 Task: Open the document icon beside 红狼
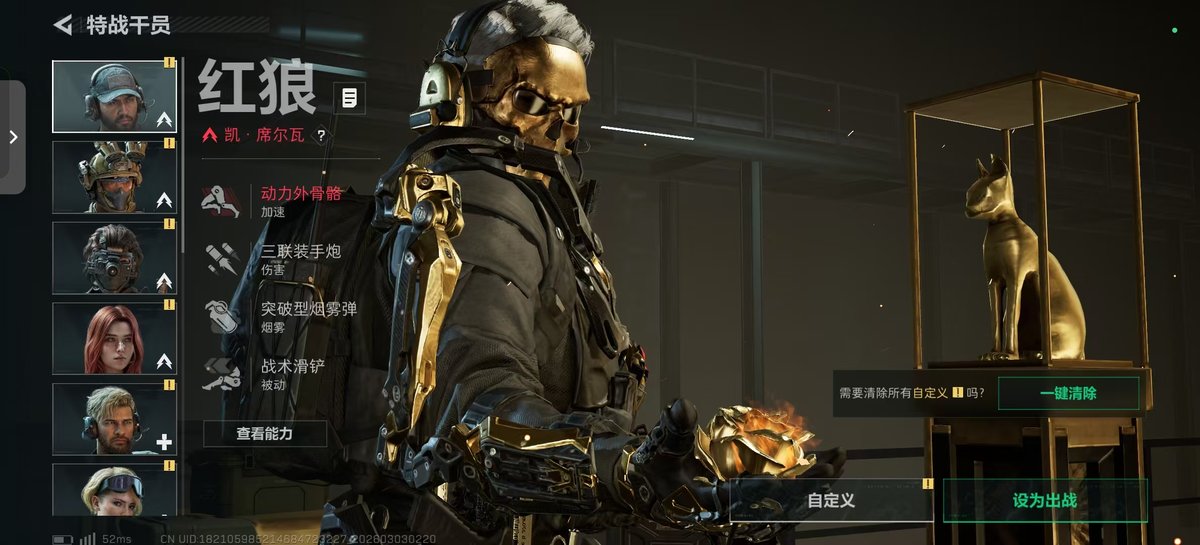coord(349,98)
